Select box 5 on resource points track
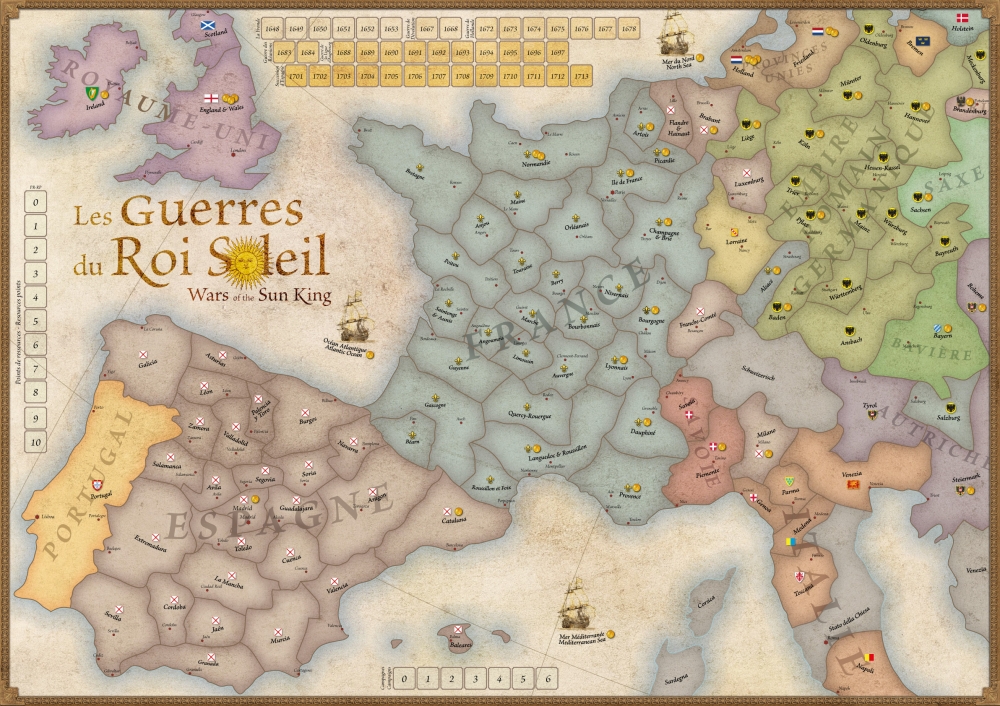This screenshot has height=706, width=1000. point(36,322)
